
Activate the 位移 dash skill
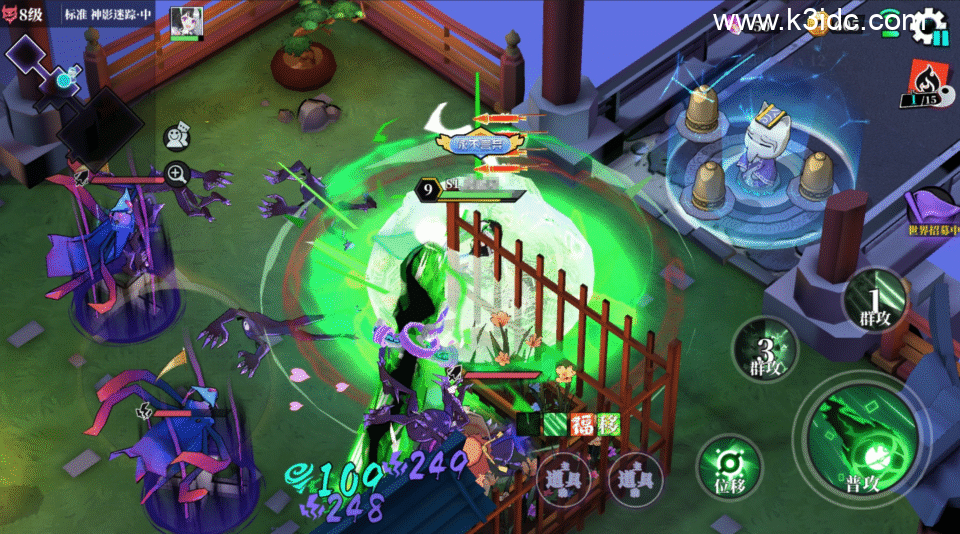(728, 463)
